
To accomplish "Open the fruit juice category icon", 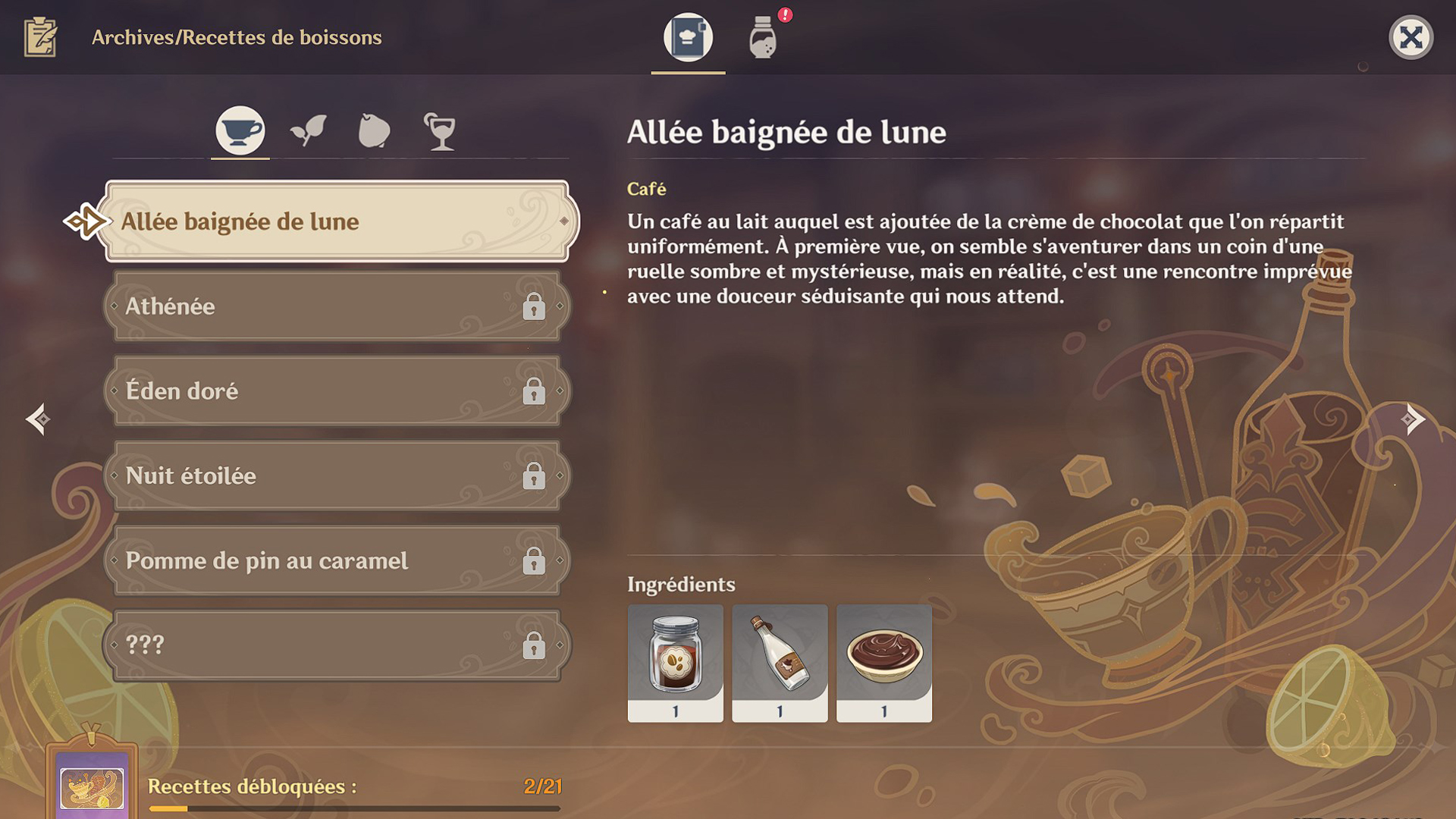I will 375,130.
